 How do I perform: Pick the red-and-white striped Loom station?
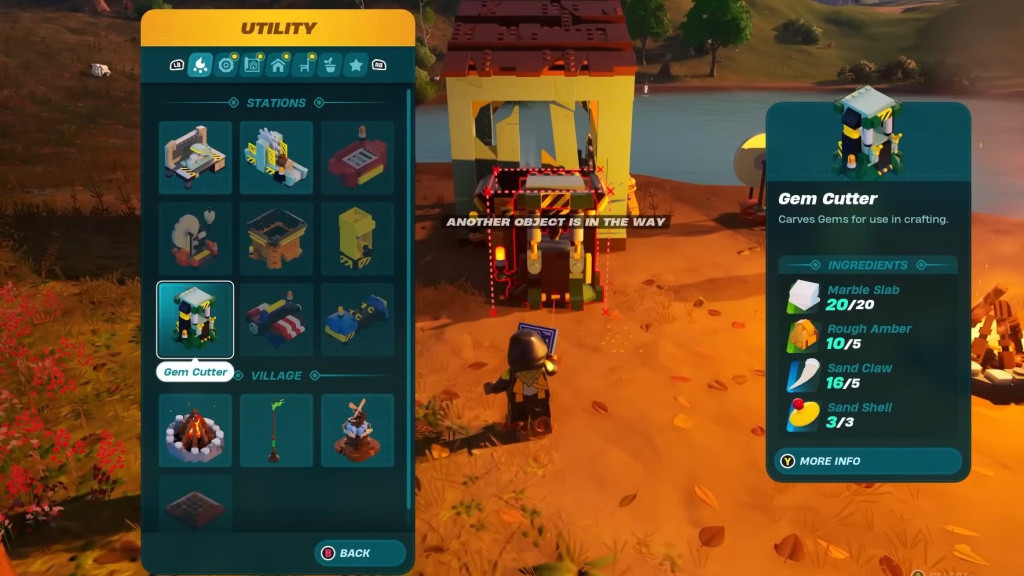click(x=276, y=320)
